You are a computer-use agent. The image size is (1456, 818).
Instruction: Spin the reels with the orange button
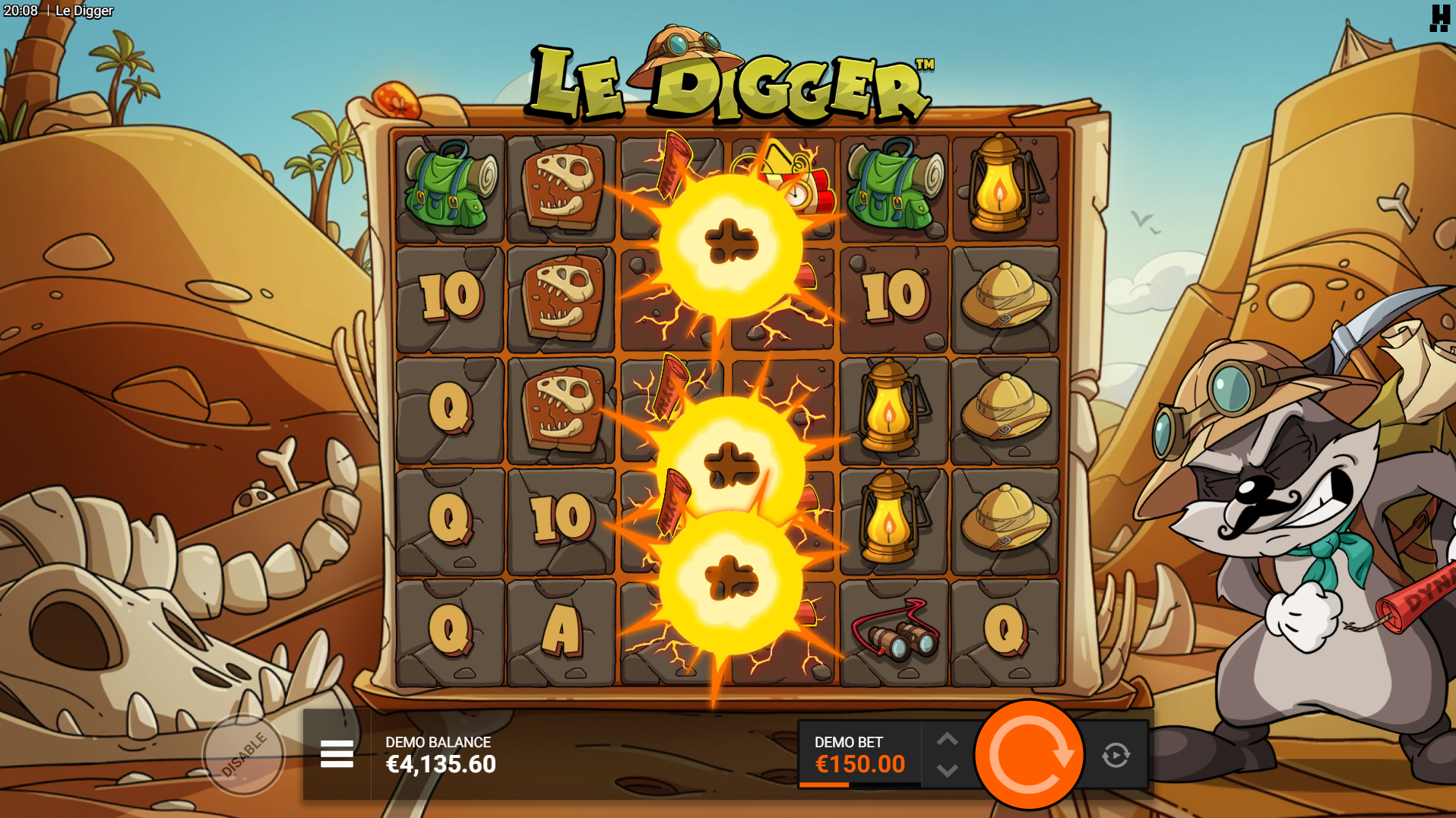[x=1029, y=755]
